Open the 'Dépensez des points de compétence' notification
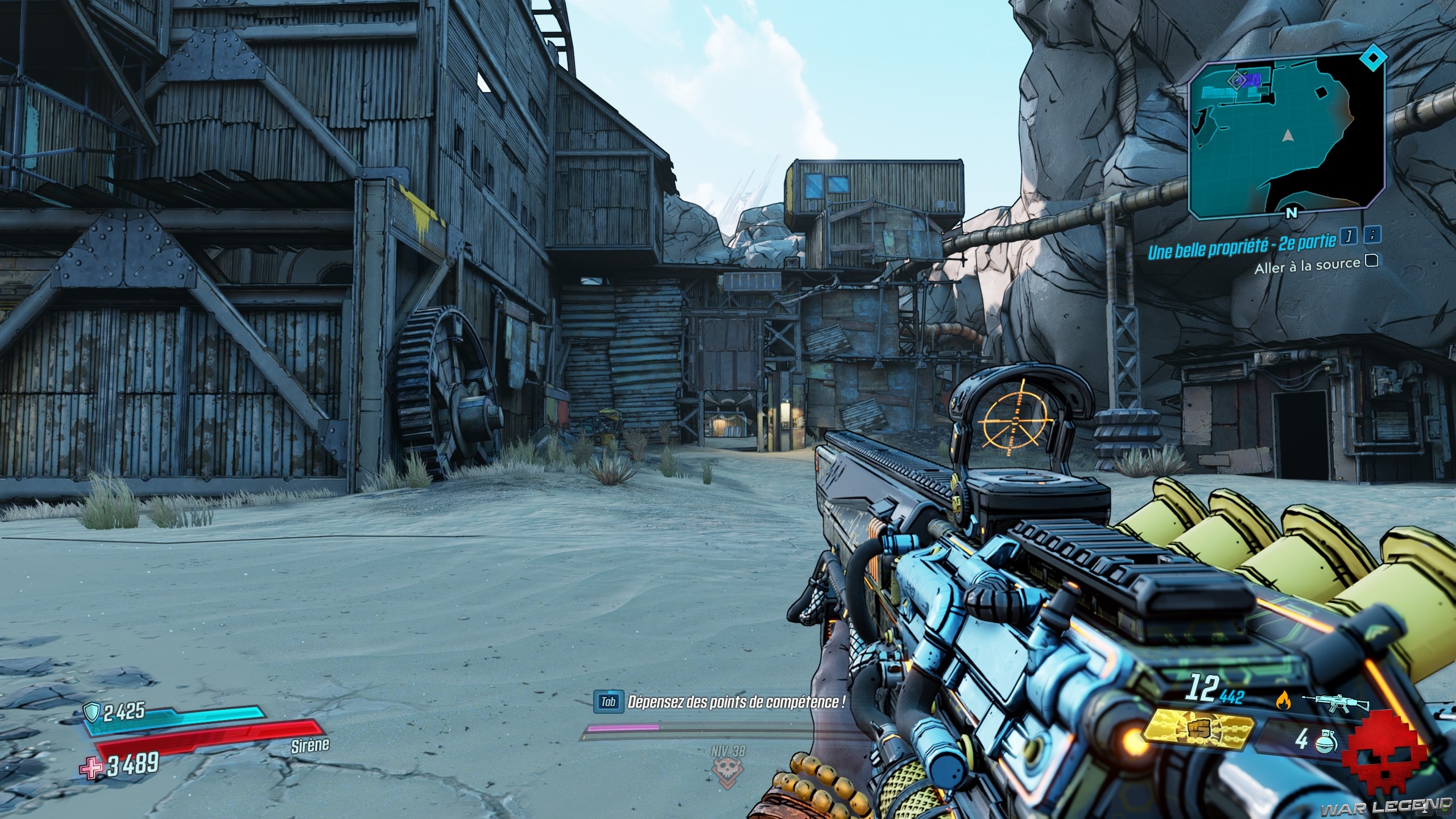The image size is (1456, 819). pyautogui.click(x=734, y=701)
